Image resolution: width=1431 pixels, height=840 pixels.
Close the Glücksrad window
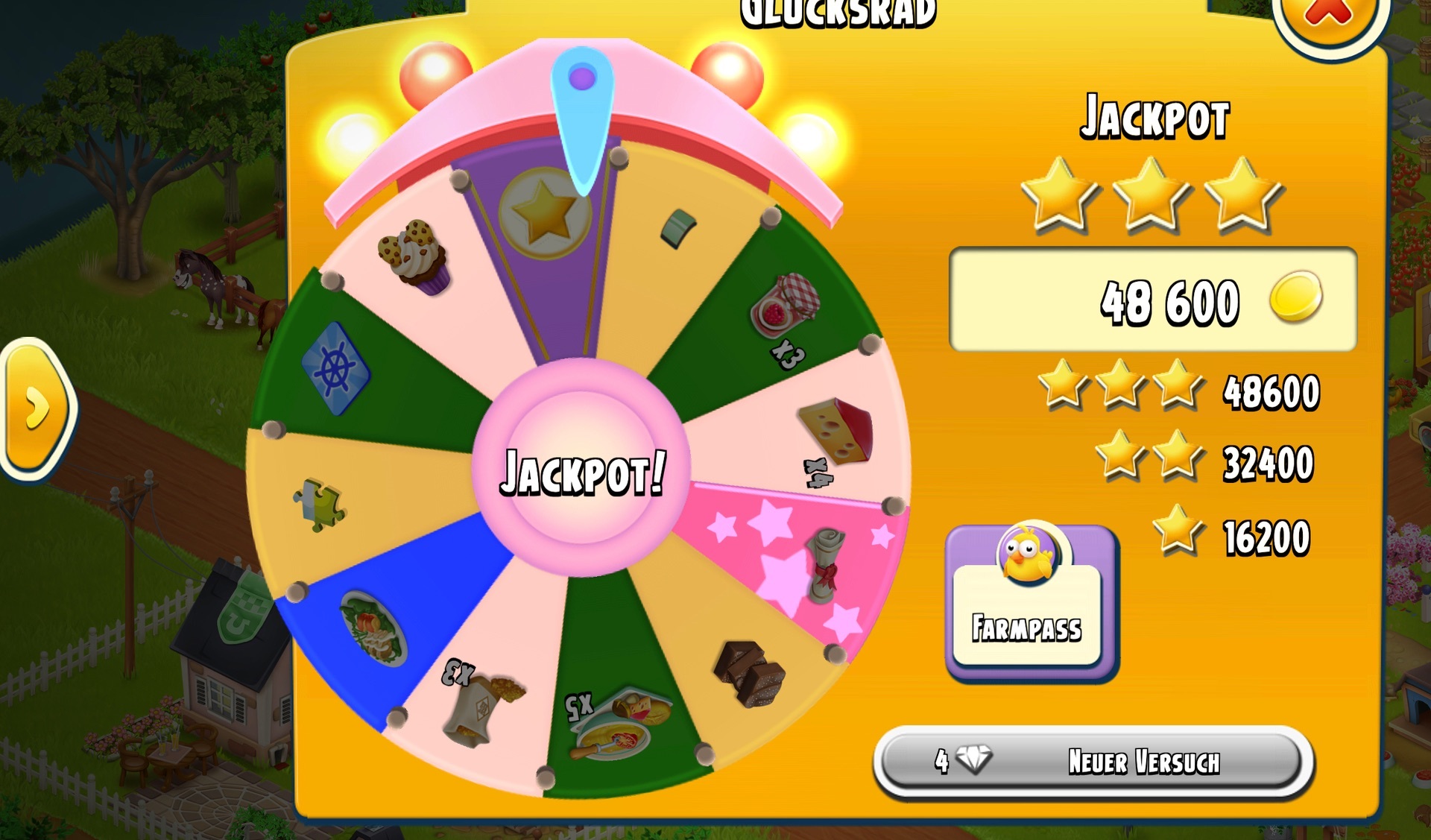(x=1329, y=16)
